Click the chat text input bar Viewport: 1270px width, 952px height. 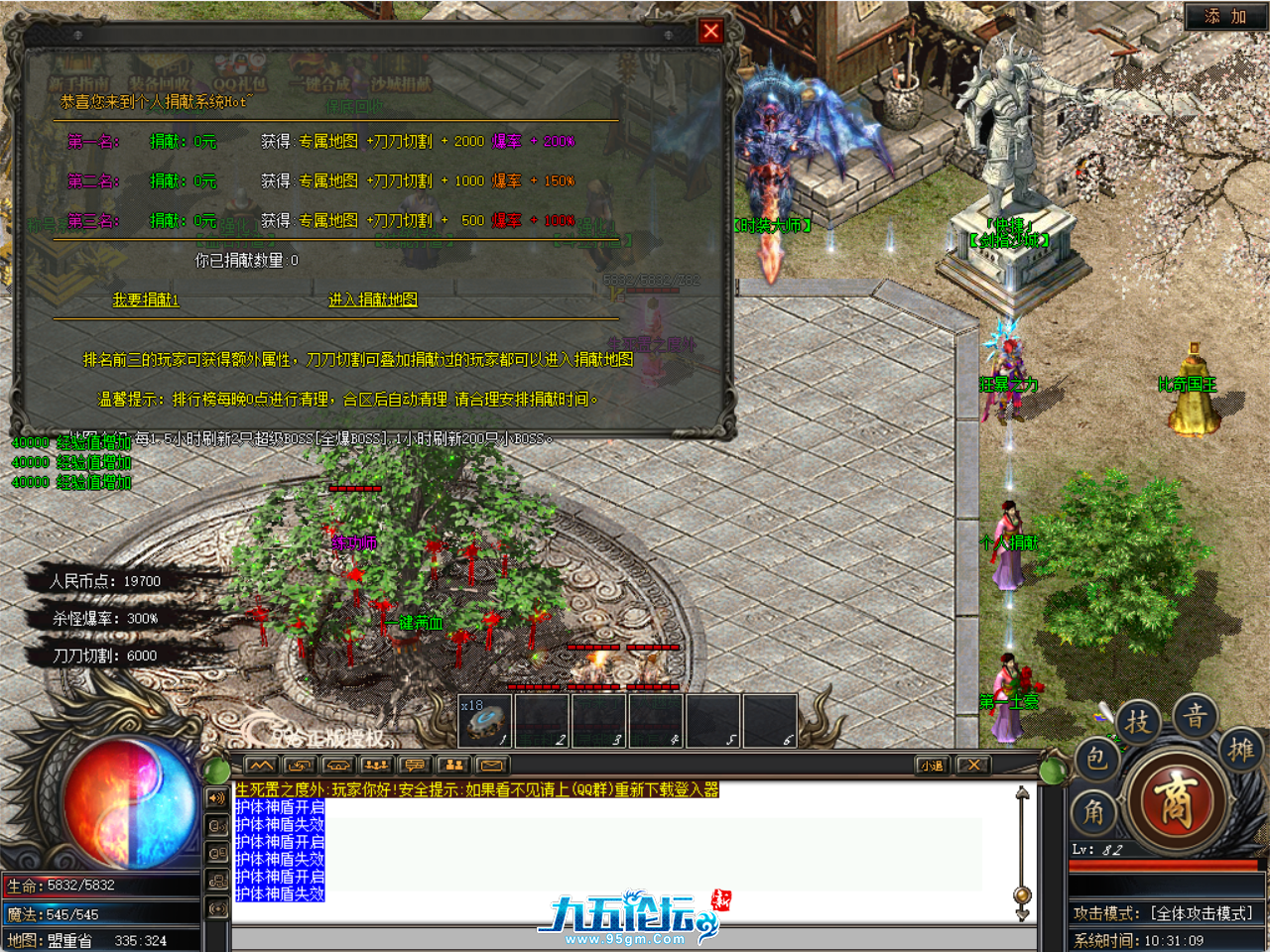[x=635, y=937]
